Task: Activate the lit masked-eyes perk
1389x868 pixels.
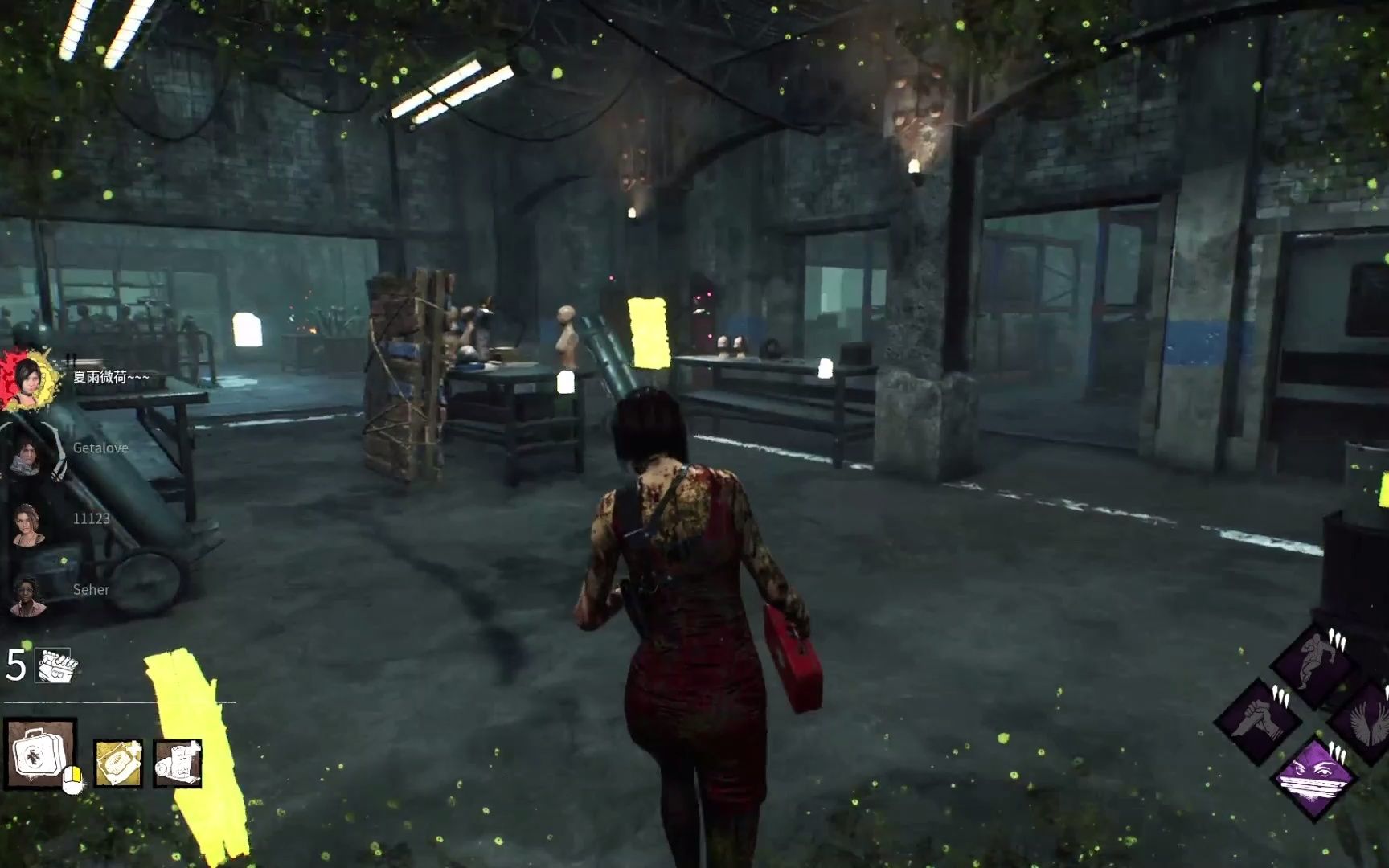Action: tap(1314, 777)
